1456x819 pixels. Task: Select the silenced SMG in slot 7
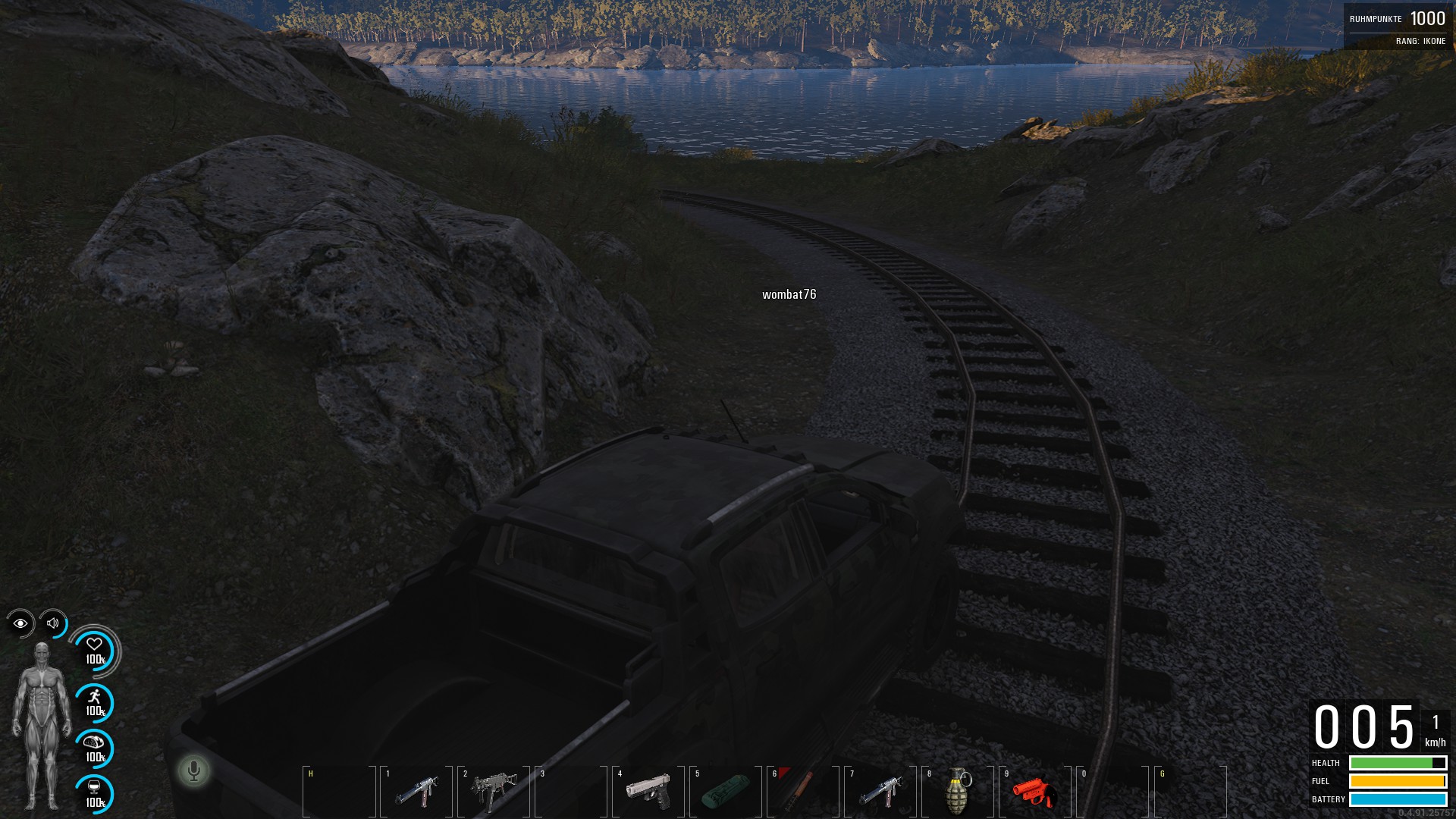880,791
